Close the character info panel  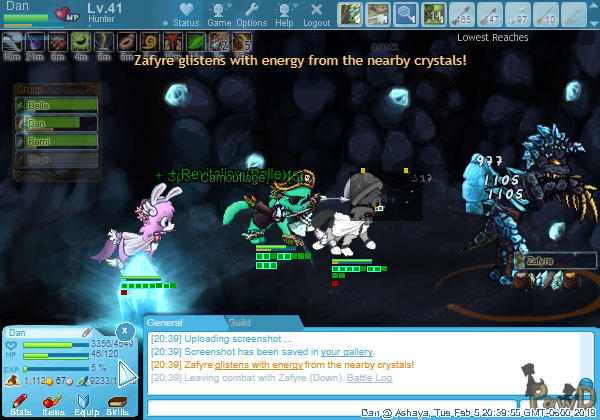click(x=124, y=329)
